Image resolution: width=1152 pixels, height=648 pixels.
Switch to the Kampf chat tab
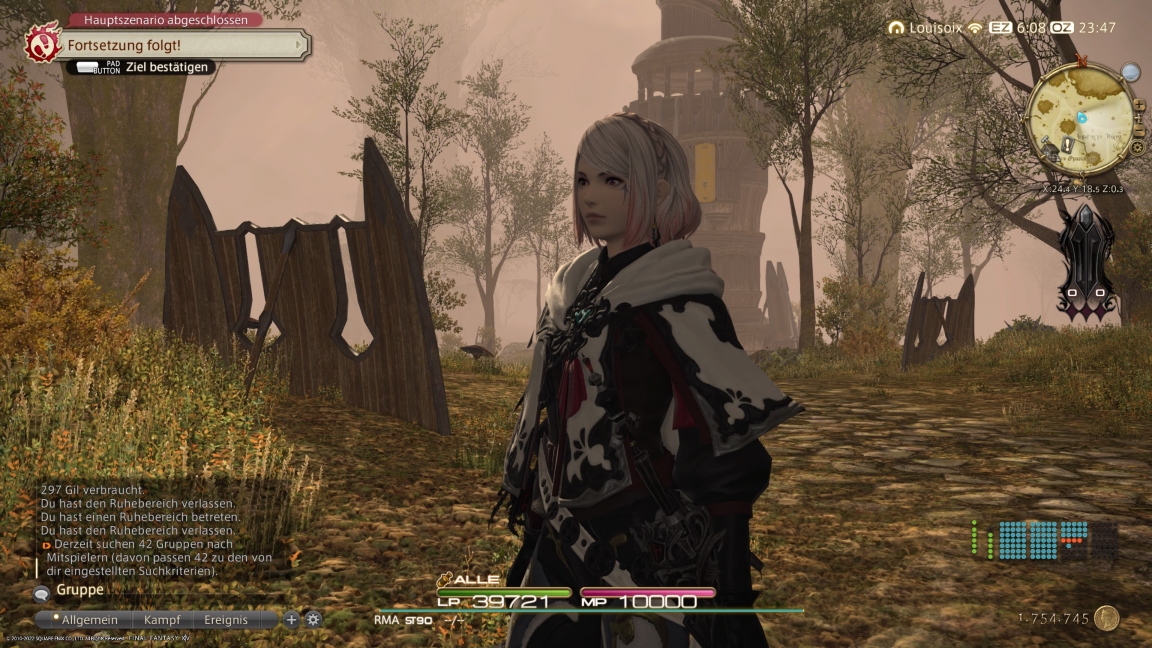tap(161, 620)
